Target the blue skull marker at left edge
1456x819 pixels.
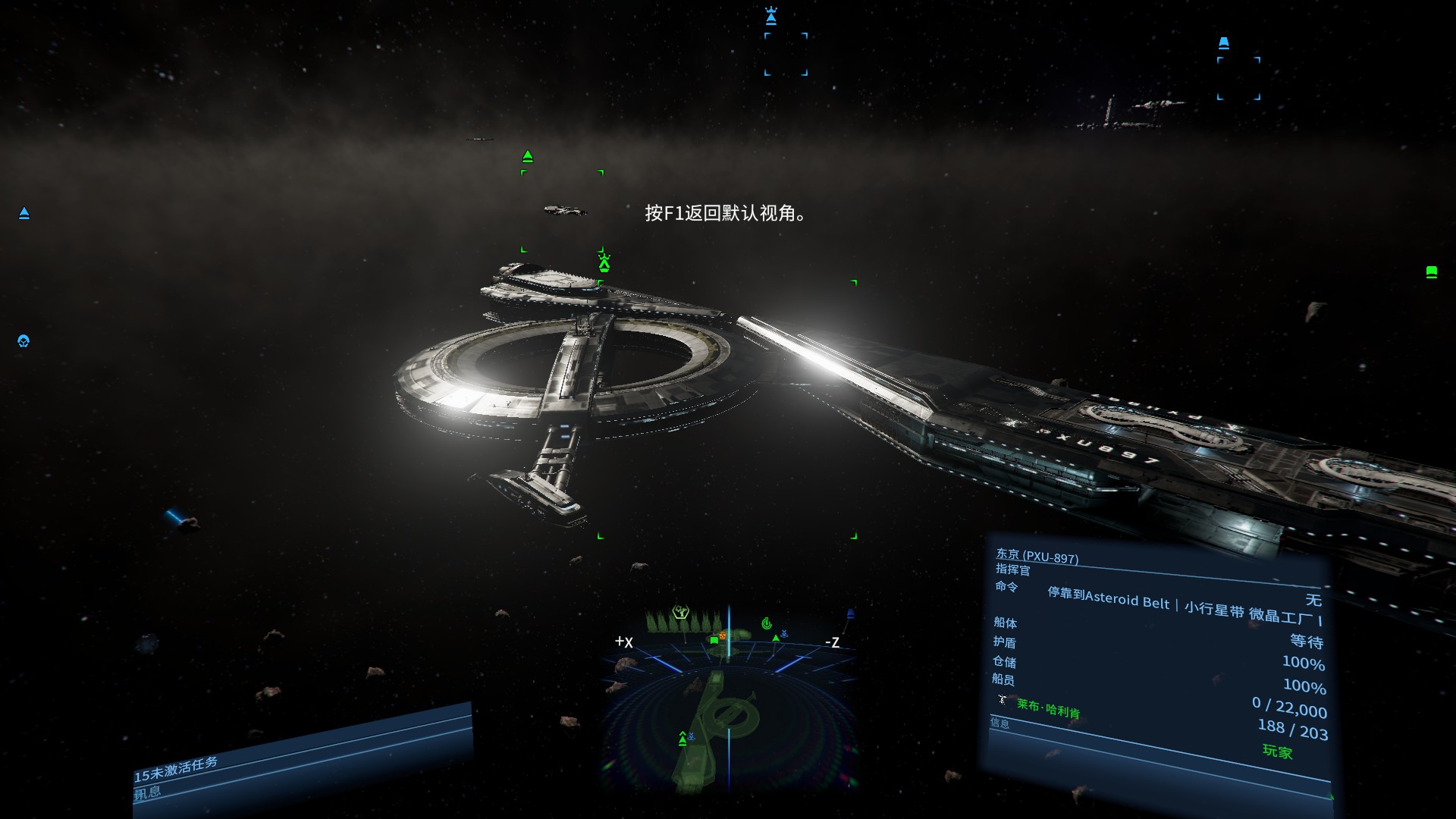[x=24, y=341]
